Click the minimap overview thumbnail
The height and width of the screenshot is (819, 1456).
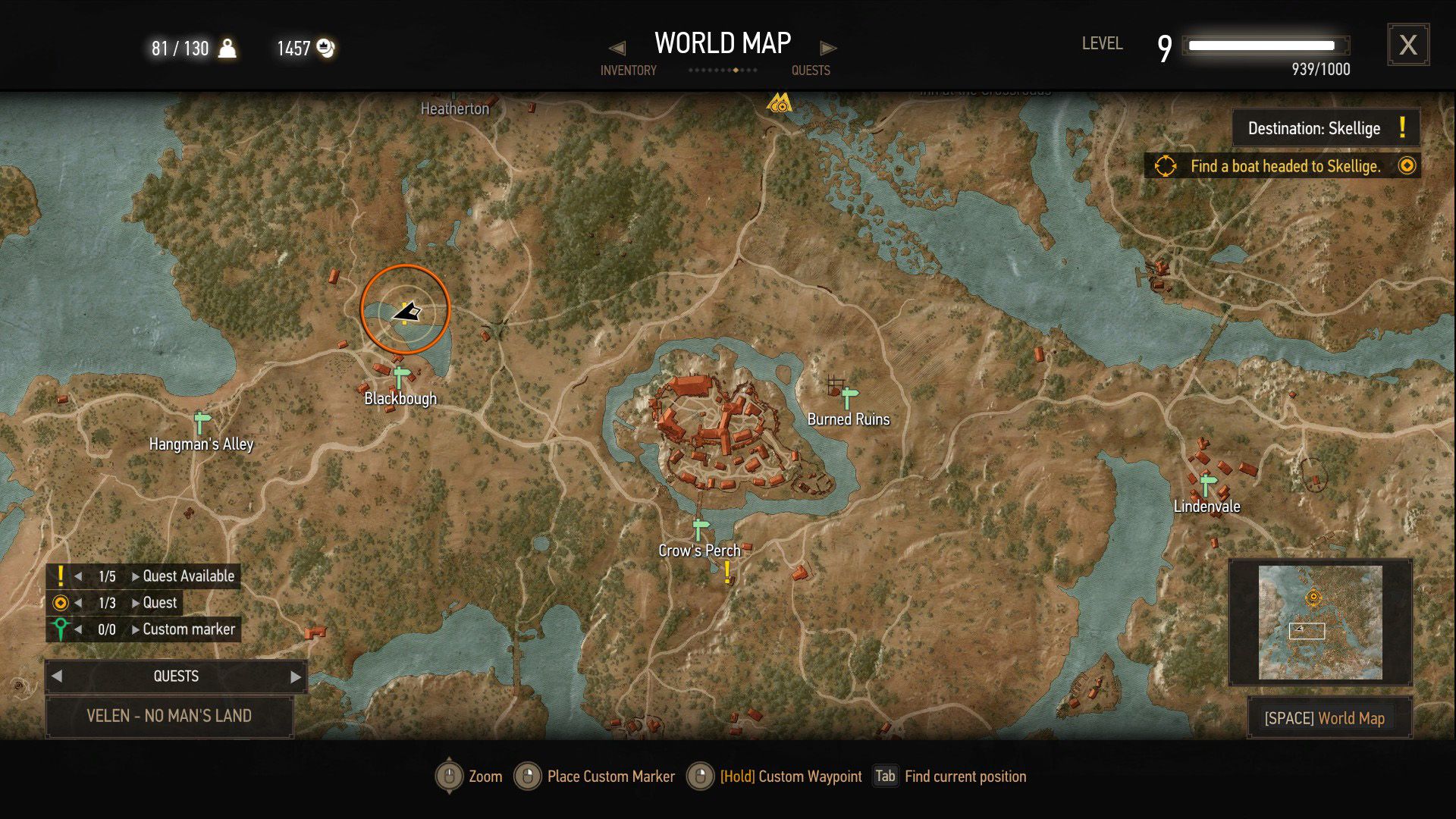[1321, 622]
